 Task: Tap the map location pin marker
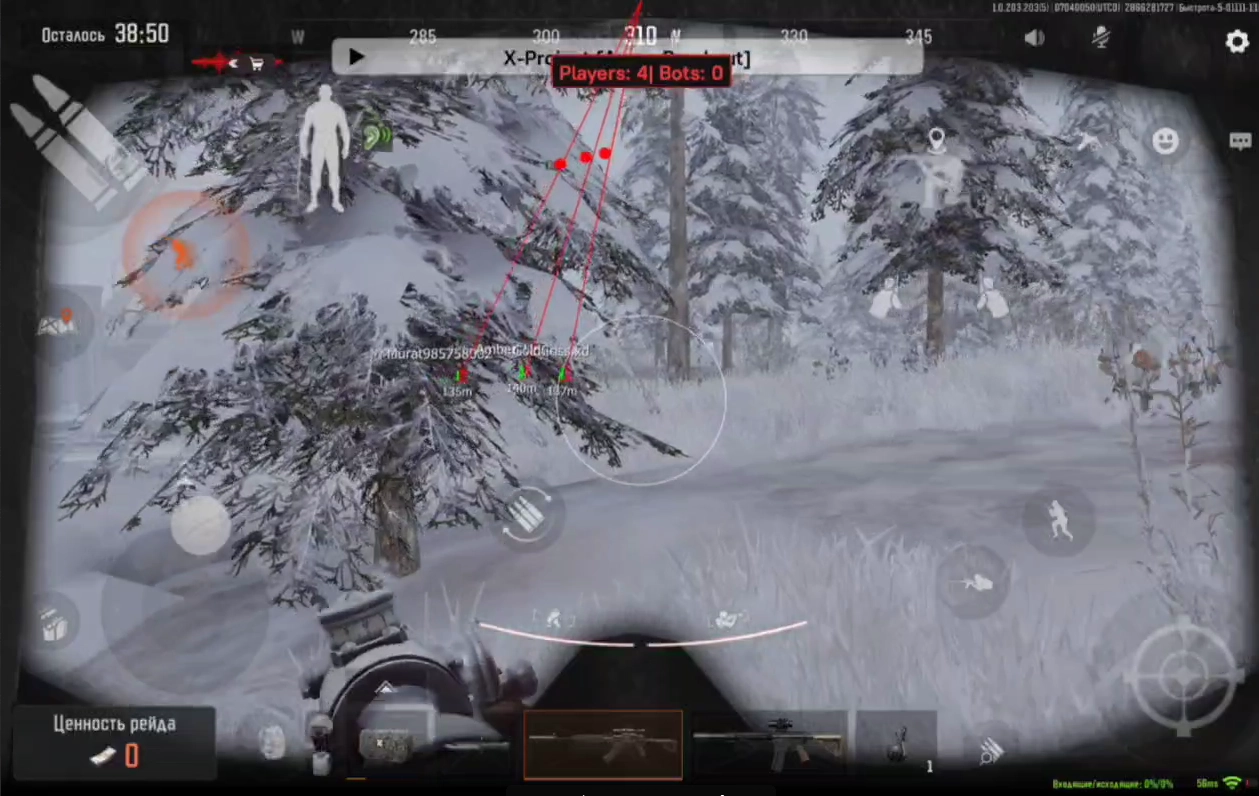[936, 140]
